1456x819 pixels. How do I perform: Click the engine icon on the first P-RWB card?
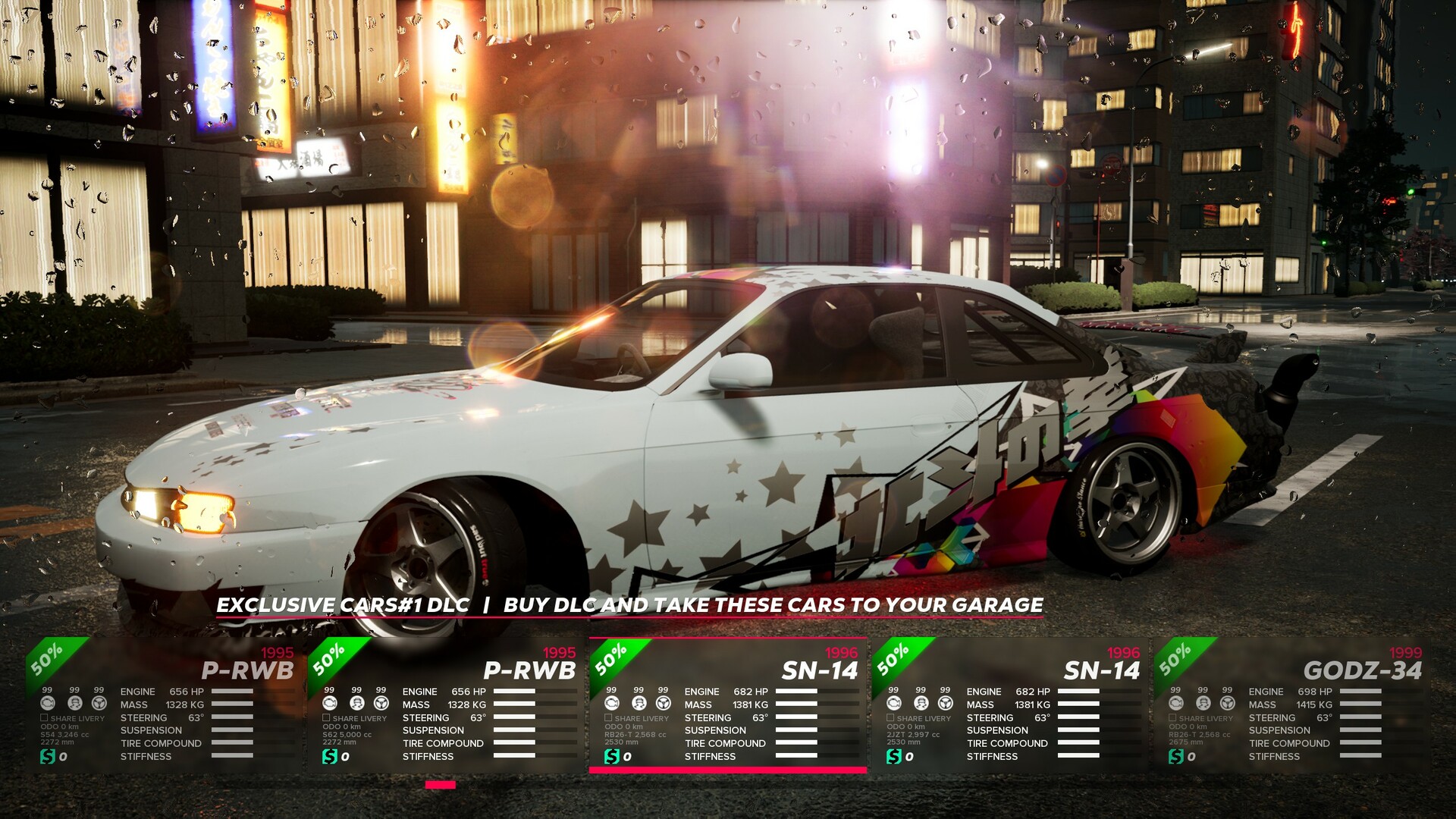tap(47, 703)
